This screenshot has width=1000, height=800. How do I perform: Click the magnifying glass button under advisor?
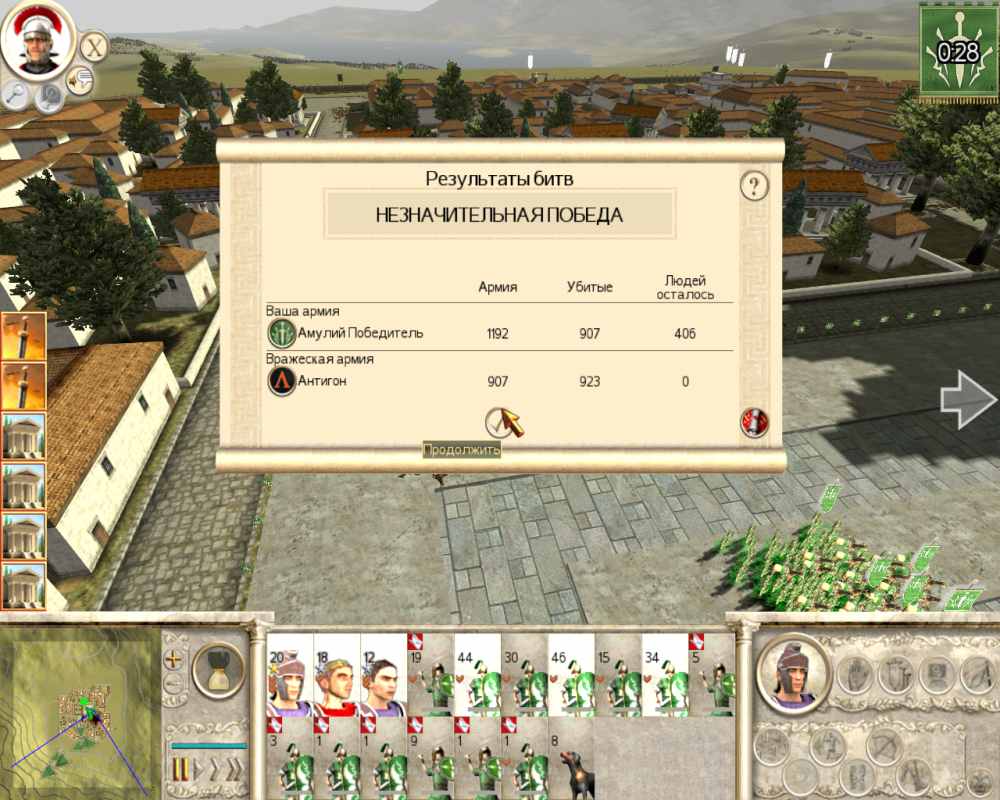pos(16,95)
